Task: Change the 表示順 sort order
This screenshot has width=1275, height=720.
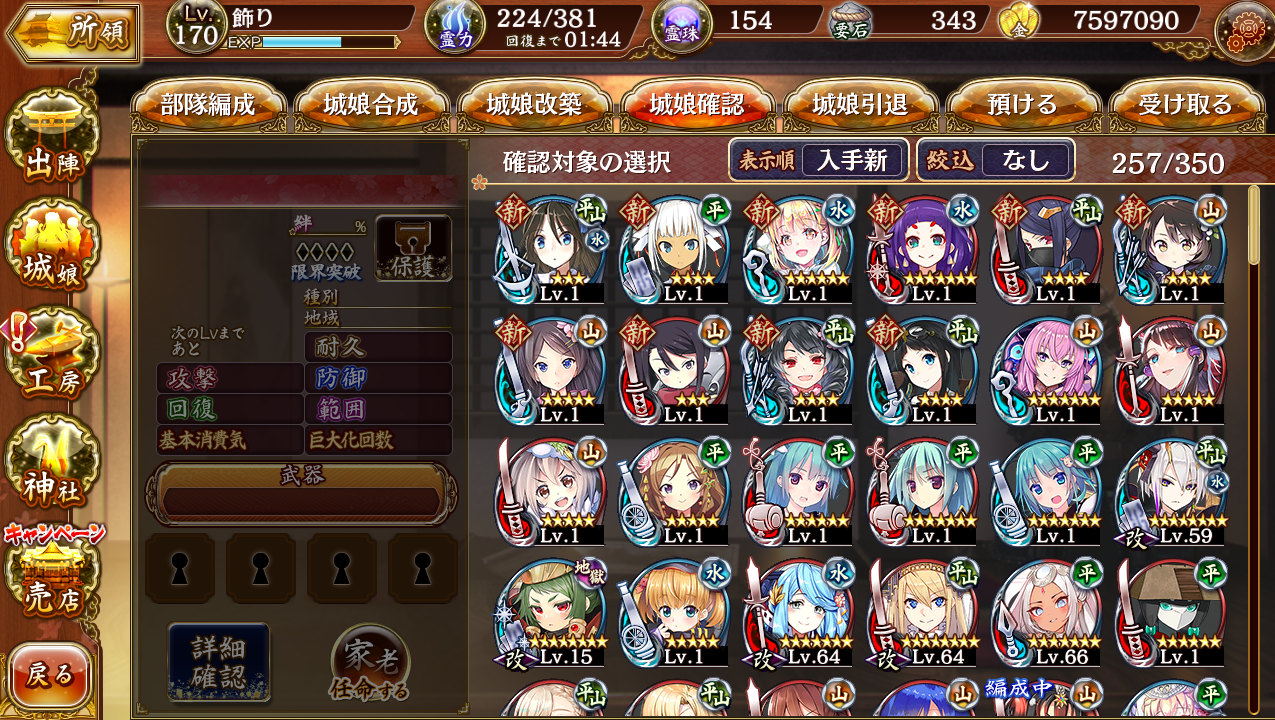Action: [x=818, y=160]
